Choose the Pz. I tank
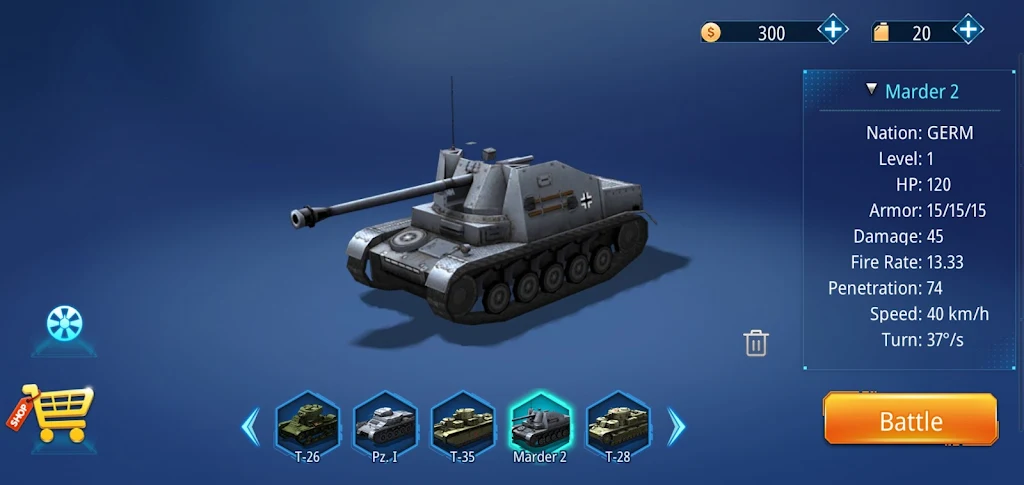Screen dimensions: 1024x485 pyautogui.click(x=384, y=425)
